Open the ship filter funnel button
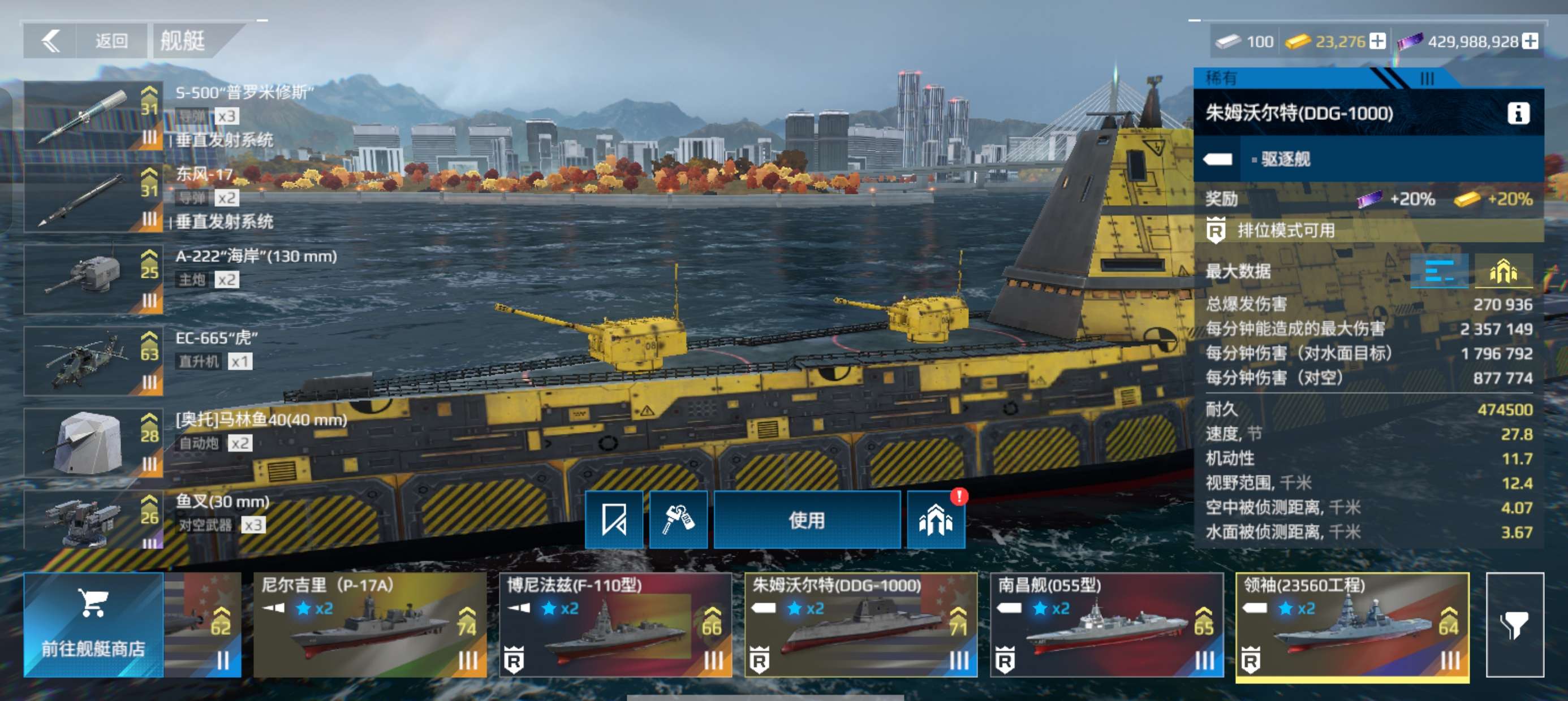The image size is (1568, 701). 1514,625
